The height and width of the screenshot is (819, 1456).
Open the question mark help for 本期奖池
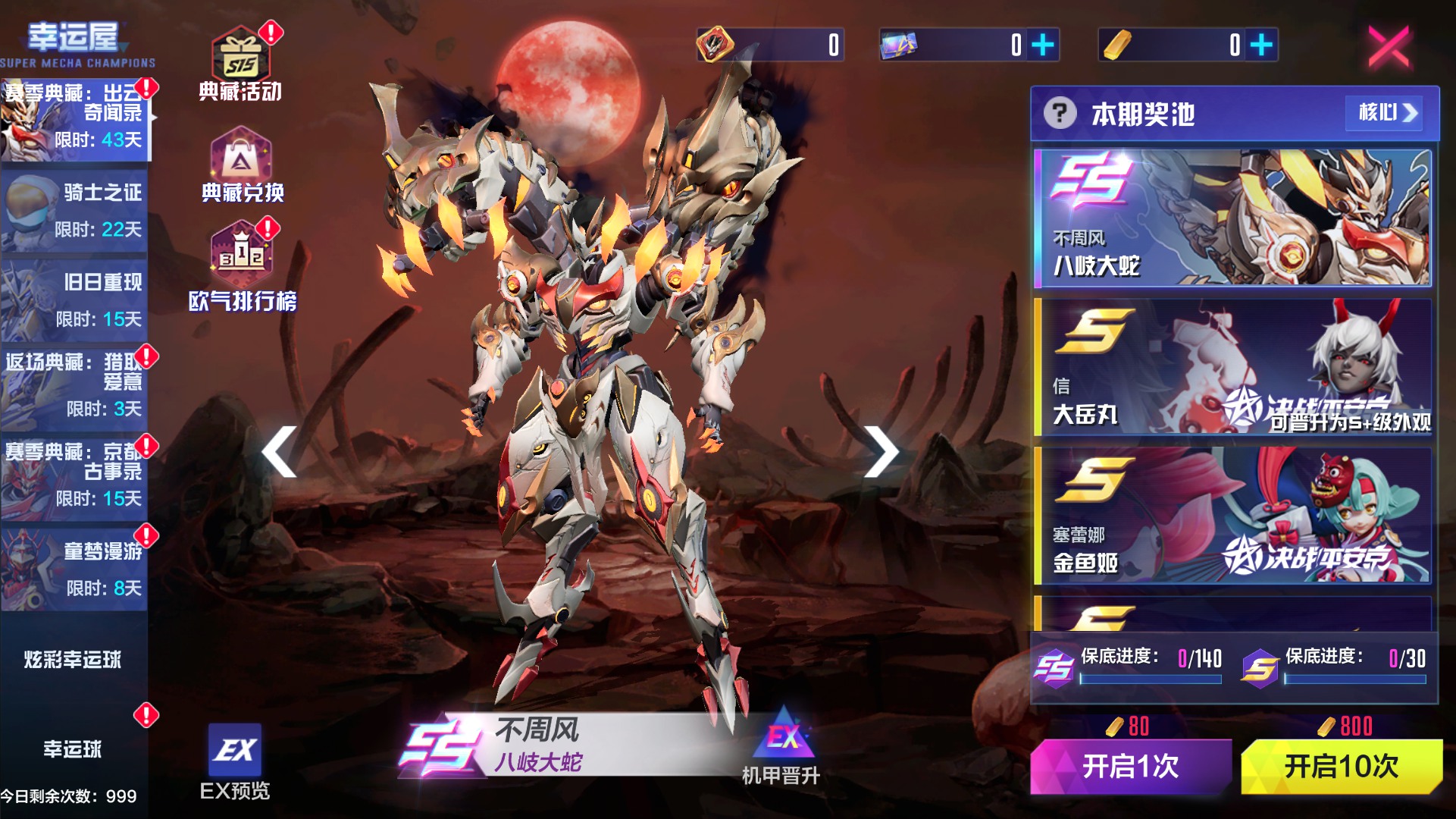coord(1060,114)
